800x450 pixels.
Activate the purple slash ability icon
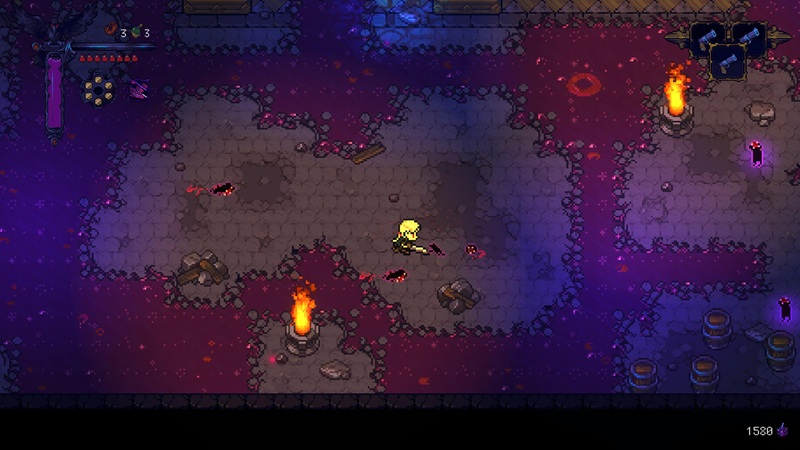tap(137, 89)
